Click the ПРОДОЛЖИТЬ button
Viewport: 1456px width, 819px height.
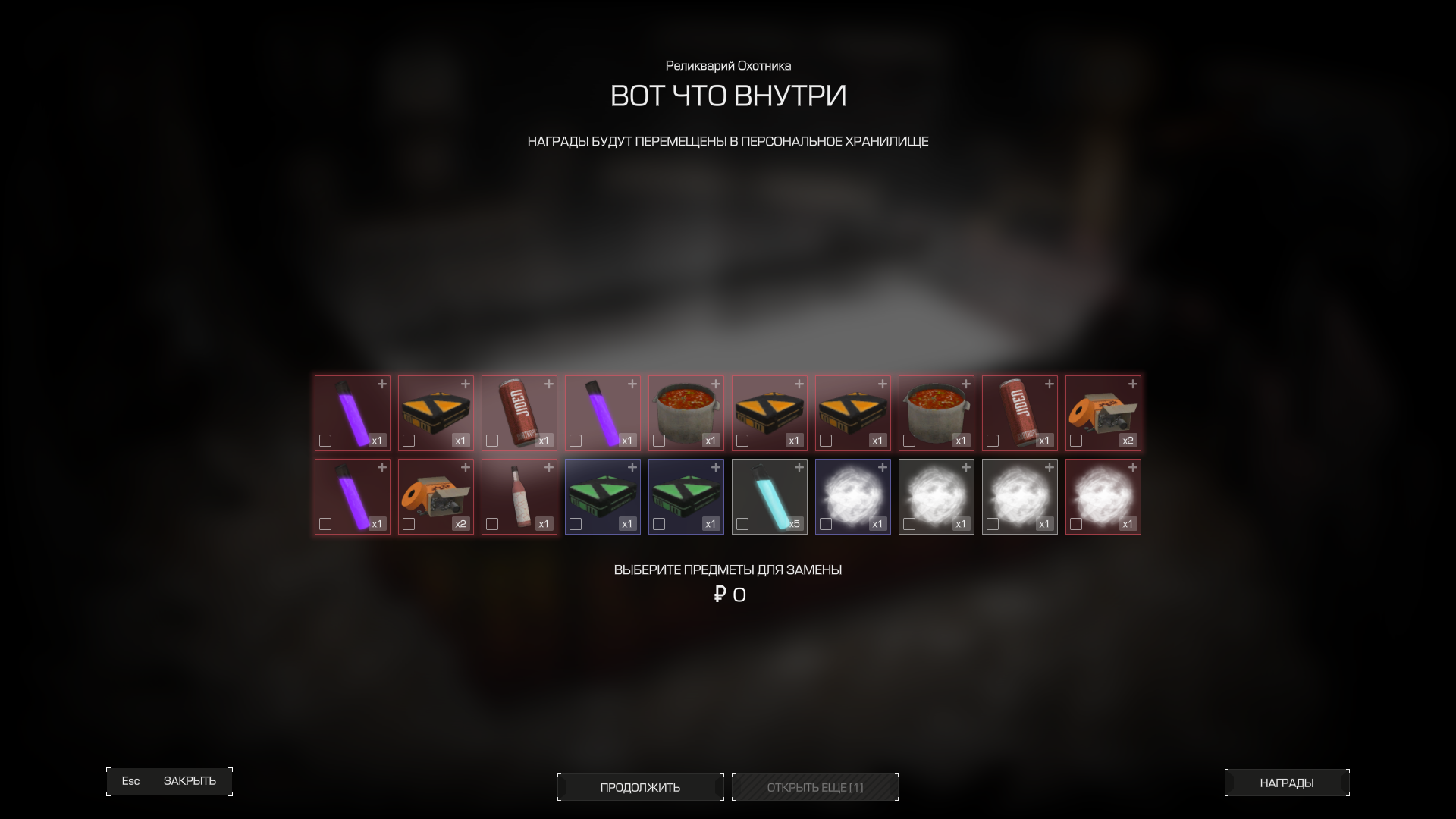[x=640, y=787]
